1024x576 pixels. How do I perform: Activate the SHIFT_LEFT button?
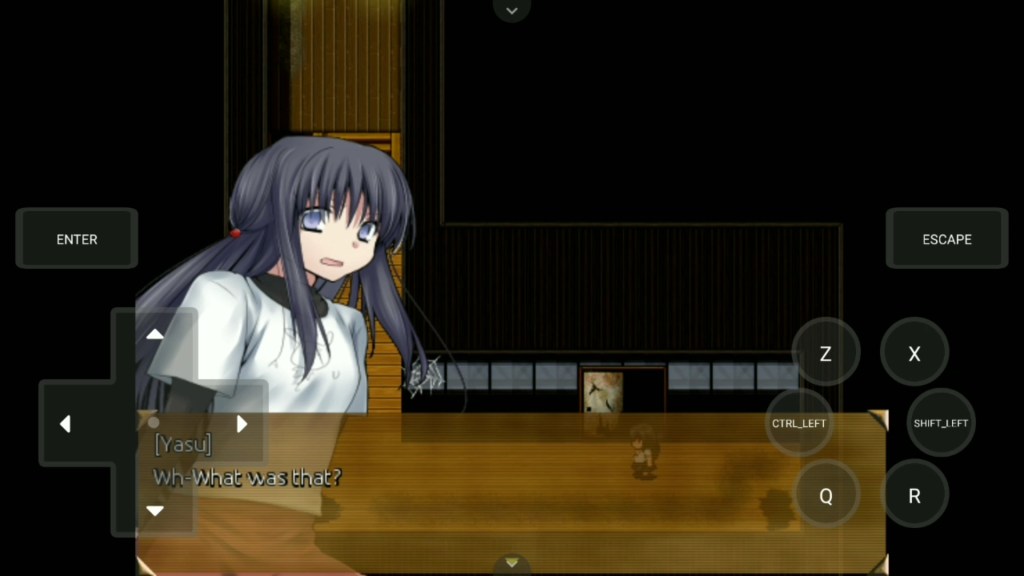point(940,423)
